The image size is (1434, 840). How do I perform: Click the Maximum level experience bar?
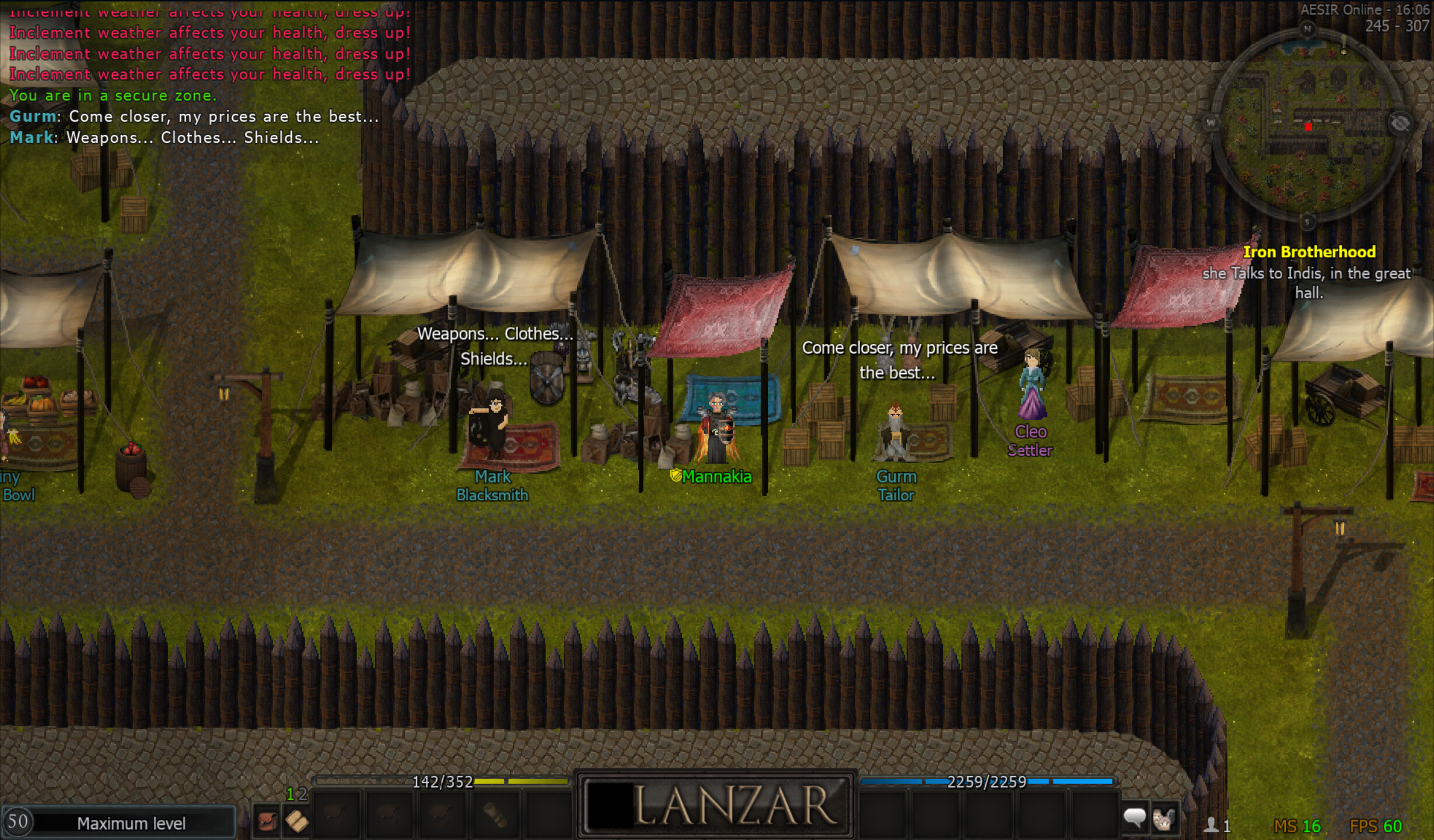tap(125, 823)
